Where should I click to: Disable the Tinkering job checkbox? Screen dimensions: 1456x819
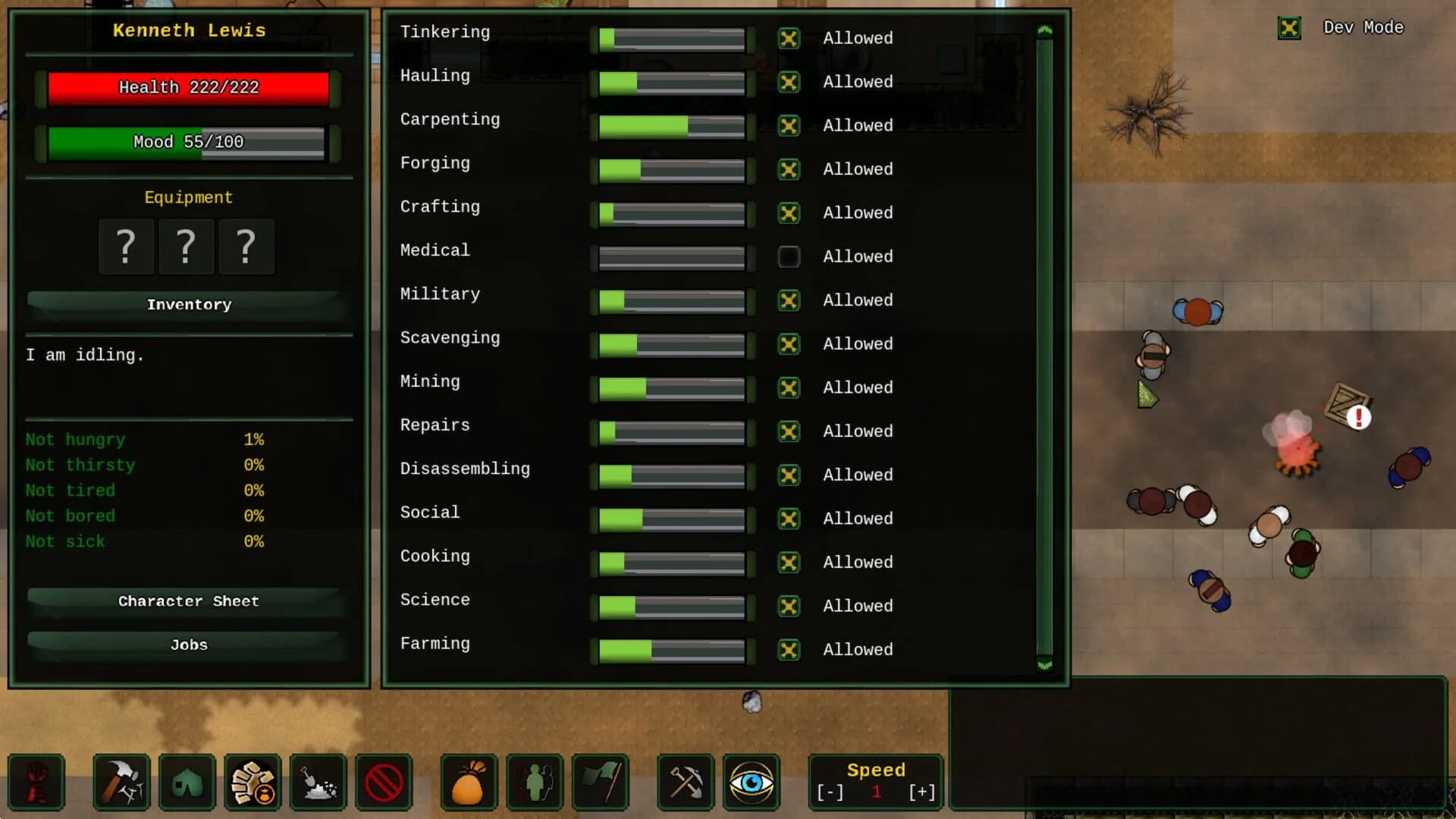pyautogui.click(x=789, y=38)
